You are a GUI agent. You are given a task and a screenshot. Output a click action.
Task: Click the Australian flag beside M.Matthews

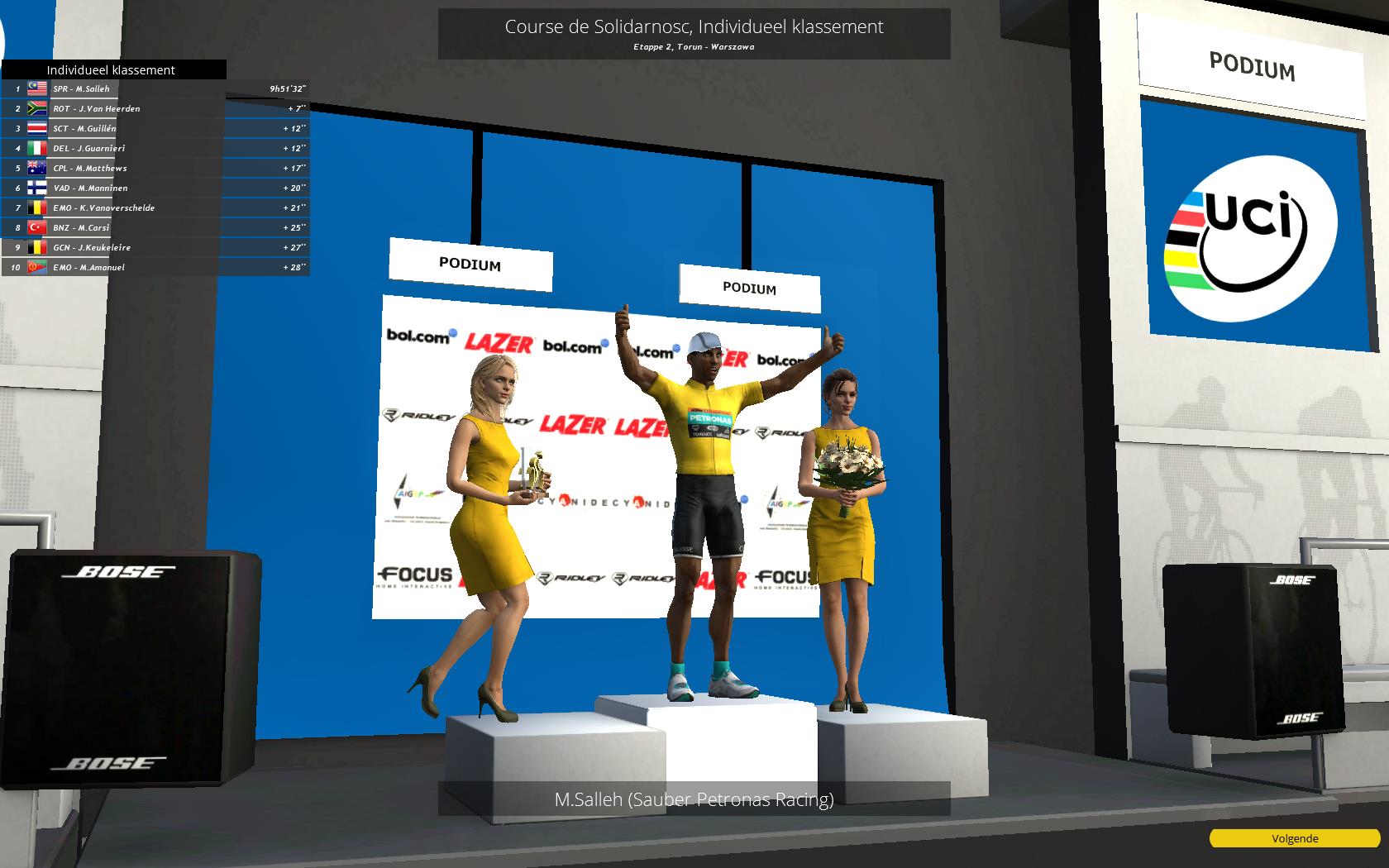[37, 168]
